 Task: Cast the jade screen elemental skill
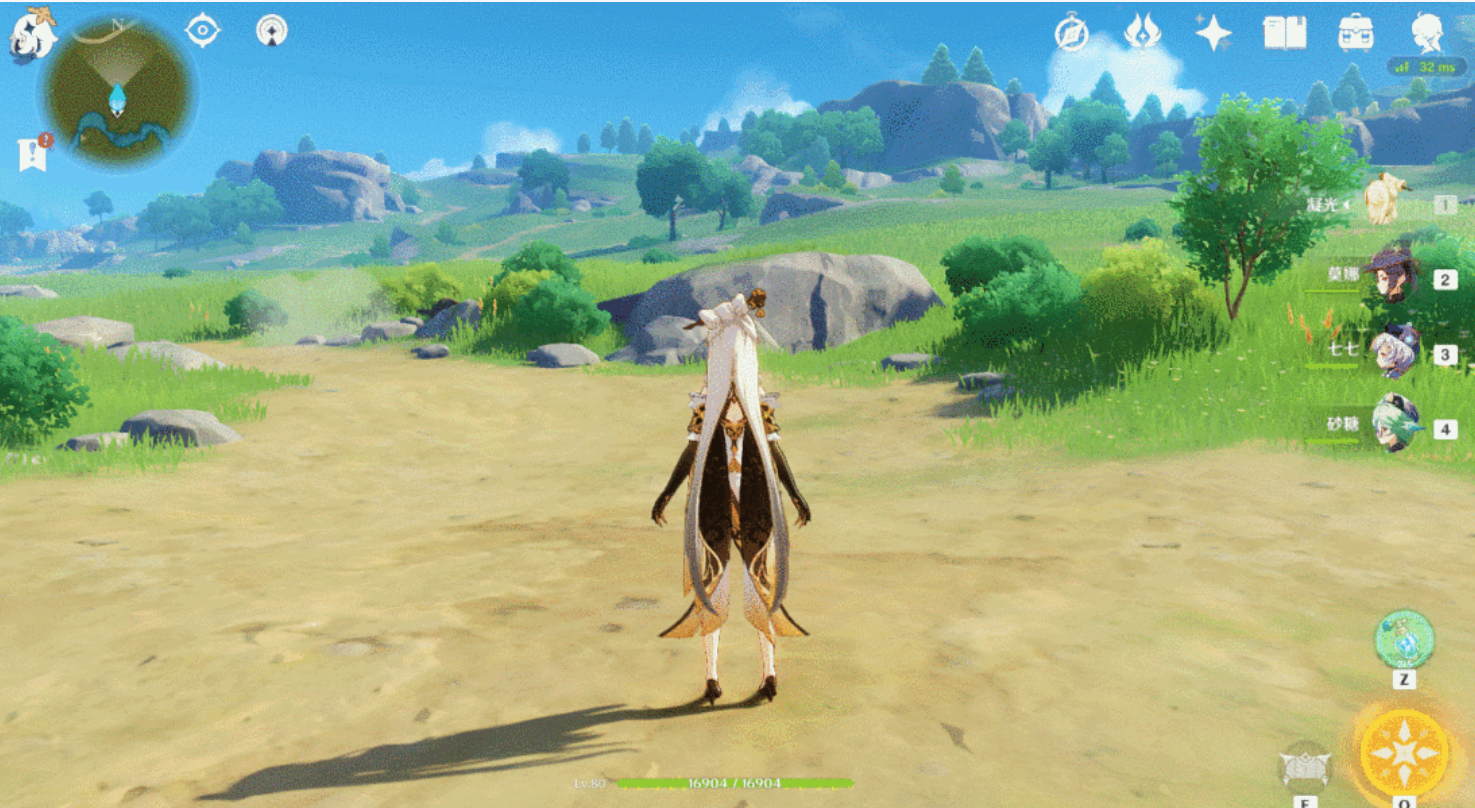coord(1305,768)
